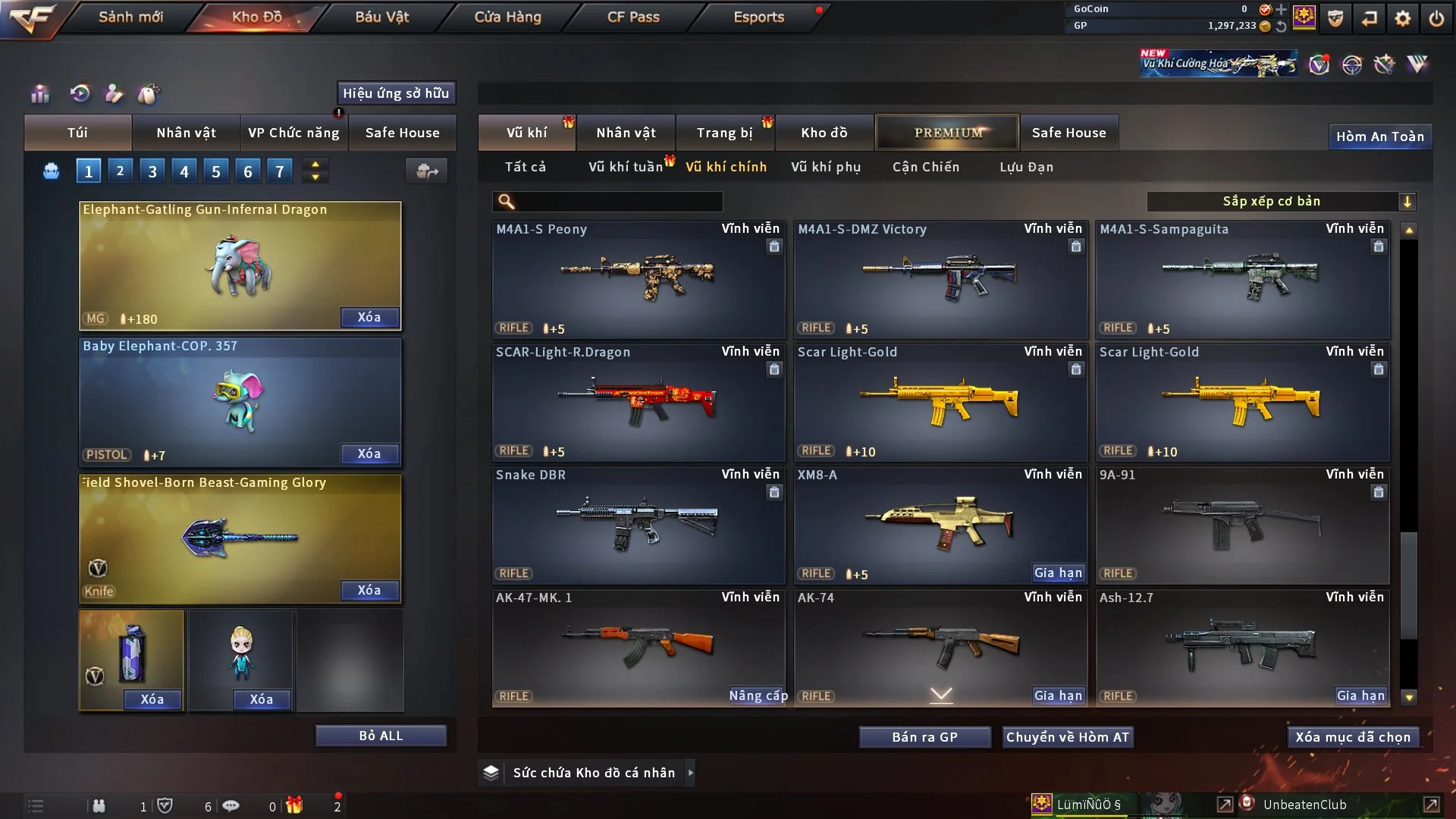1456x819 pixels.
Task: Sell items with Bán ra GP
Action: tap(924, 737)
